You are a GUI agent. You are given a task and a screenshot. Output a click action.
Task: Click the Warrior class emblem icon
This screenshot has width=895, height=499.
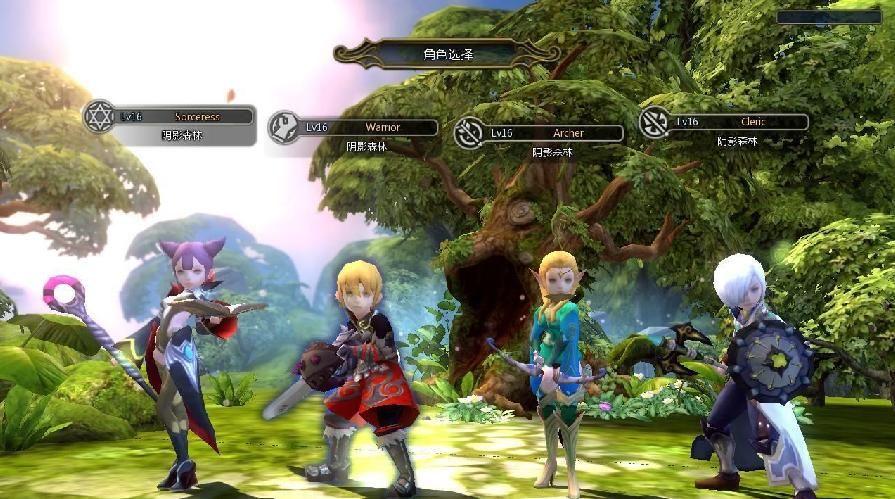point(284,127)
